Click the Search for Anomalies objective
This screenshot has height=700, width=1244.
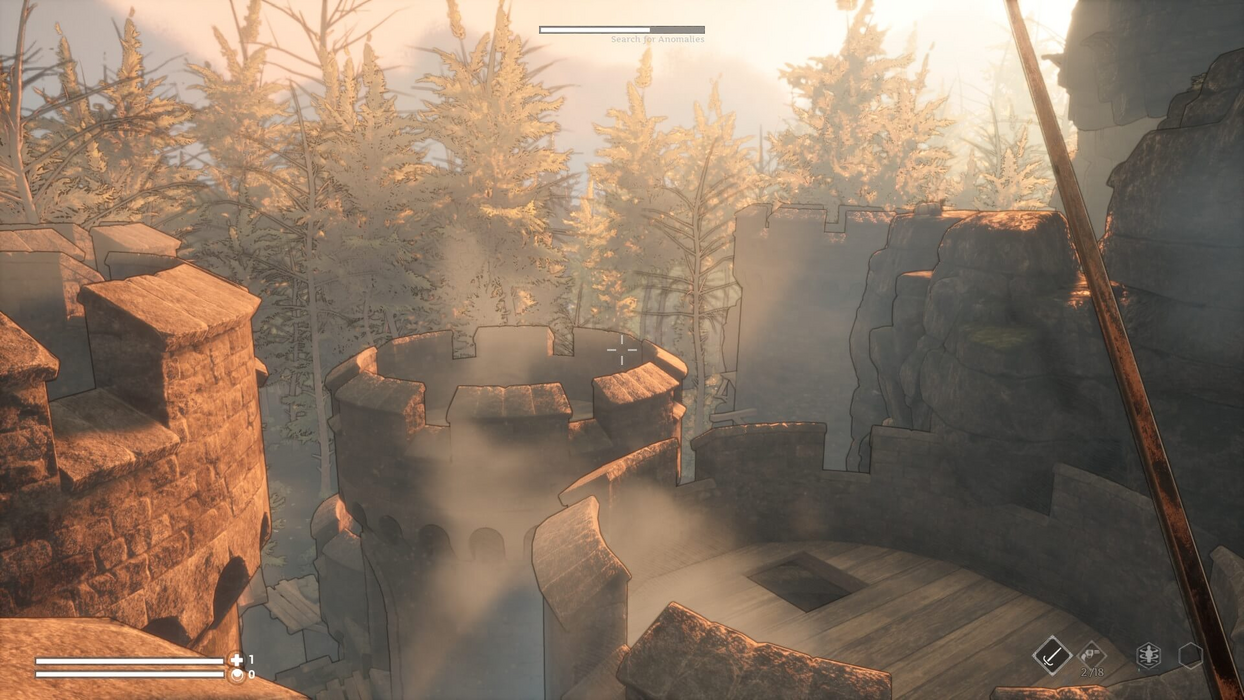tap(657, 39)
